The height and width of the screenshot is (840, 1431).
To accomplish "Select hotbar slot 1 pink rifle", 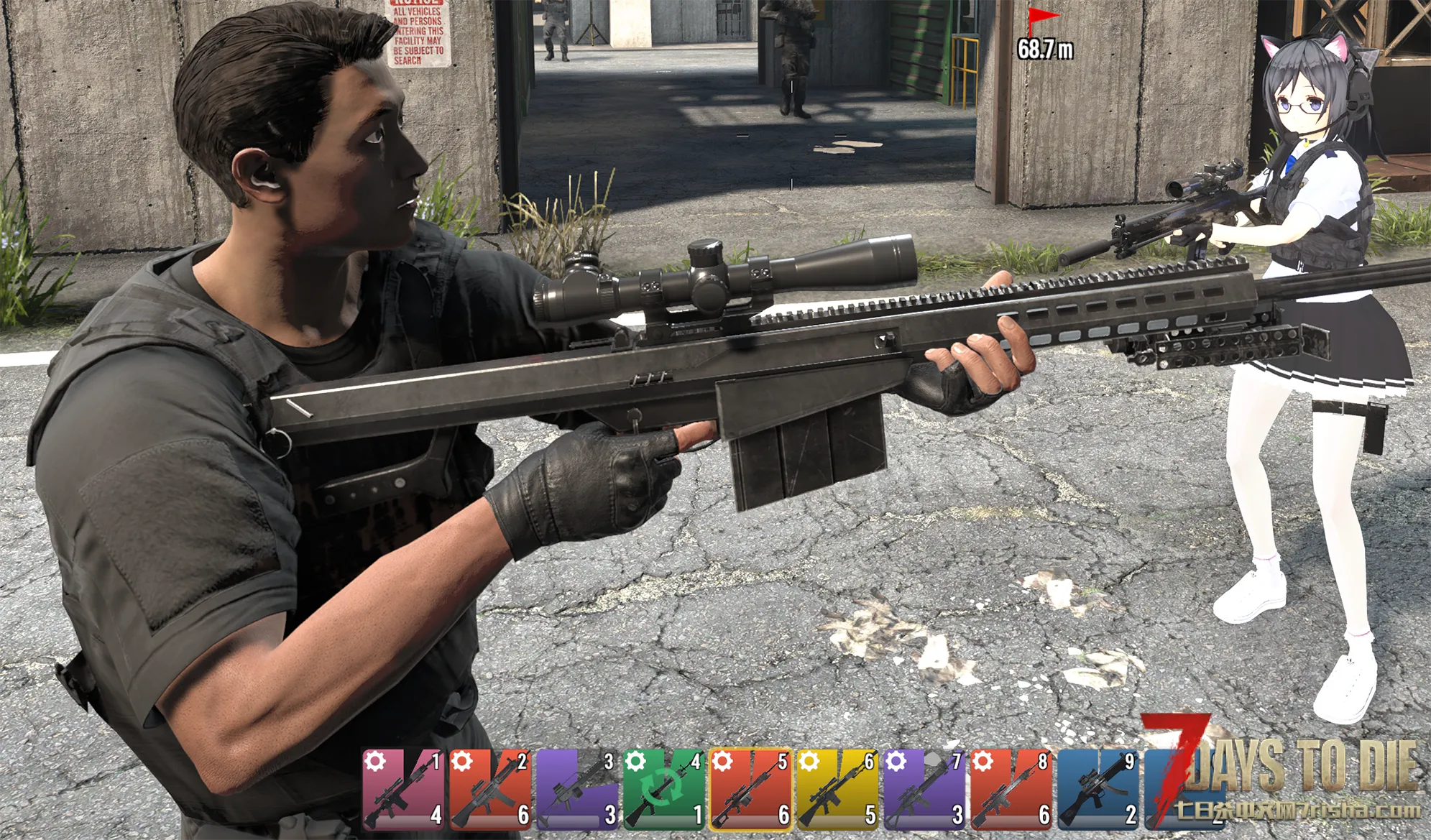I will pyautogui.click(x=404, y=789).
